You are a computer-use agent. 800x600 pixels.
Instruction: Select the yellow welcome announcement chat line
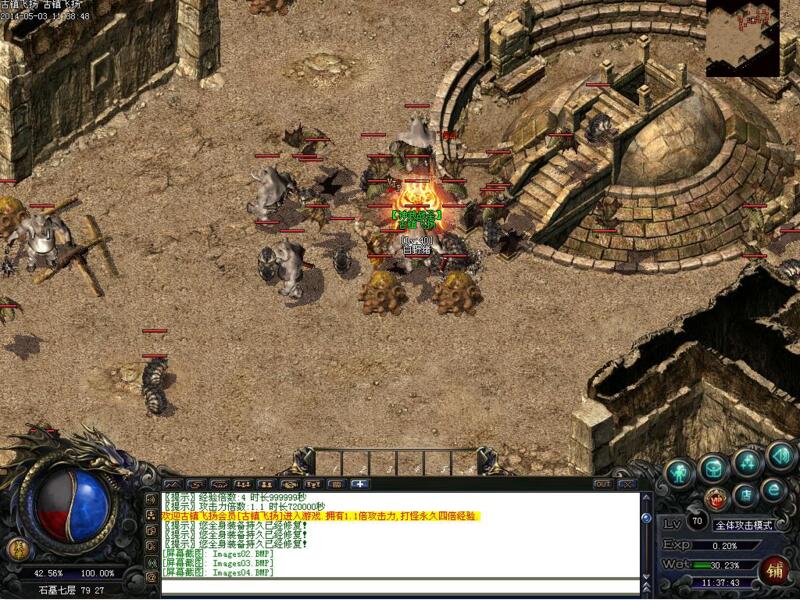(320, 516)
